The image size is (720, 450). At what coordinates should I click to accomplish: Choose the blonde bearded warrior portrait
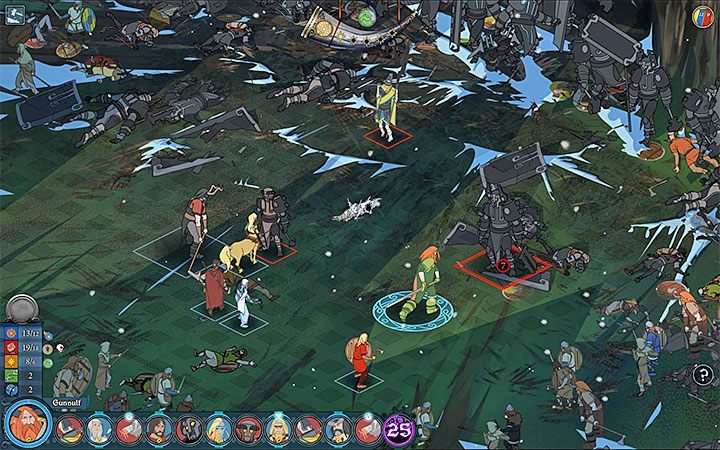pyautogui.click(x=278, y=430)
